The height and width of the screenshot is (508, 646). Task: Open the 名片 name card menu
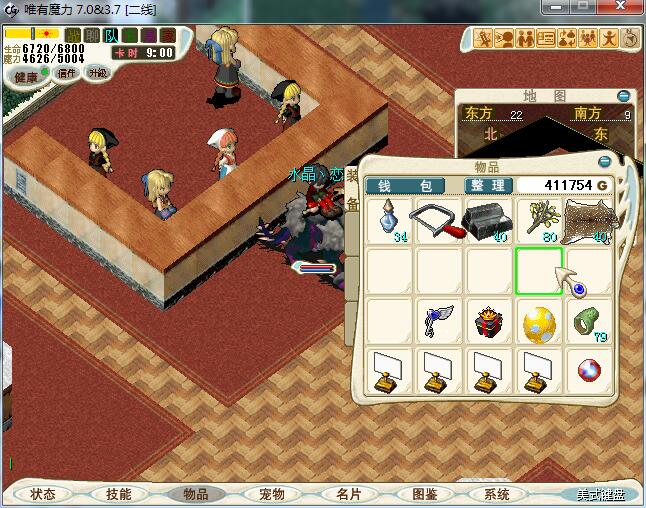point(348,494)
